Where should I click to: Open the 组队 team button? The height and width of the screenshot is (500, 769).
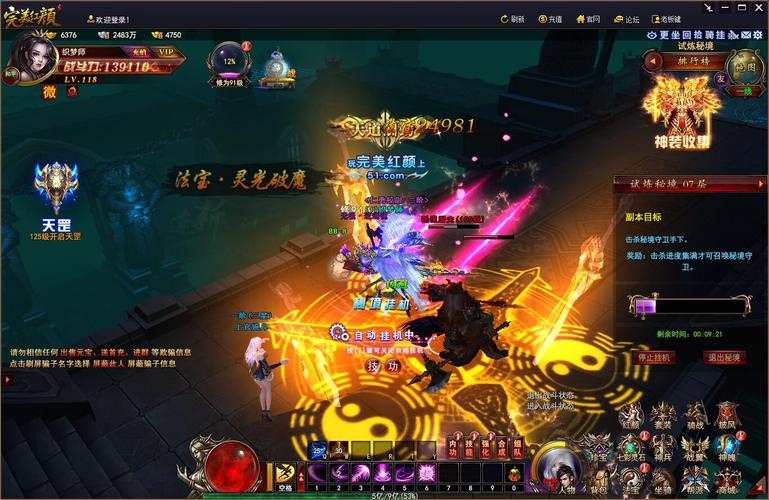point(517,446)
